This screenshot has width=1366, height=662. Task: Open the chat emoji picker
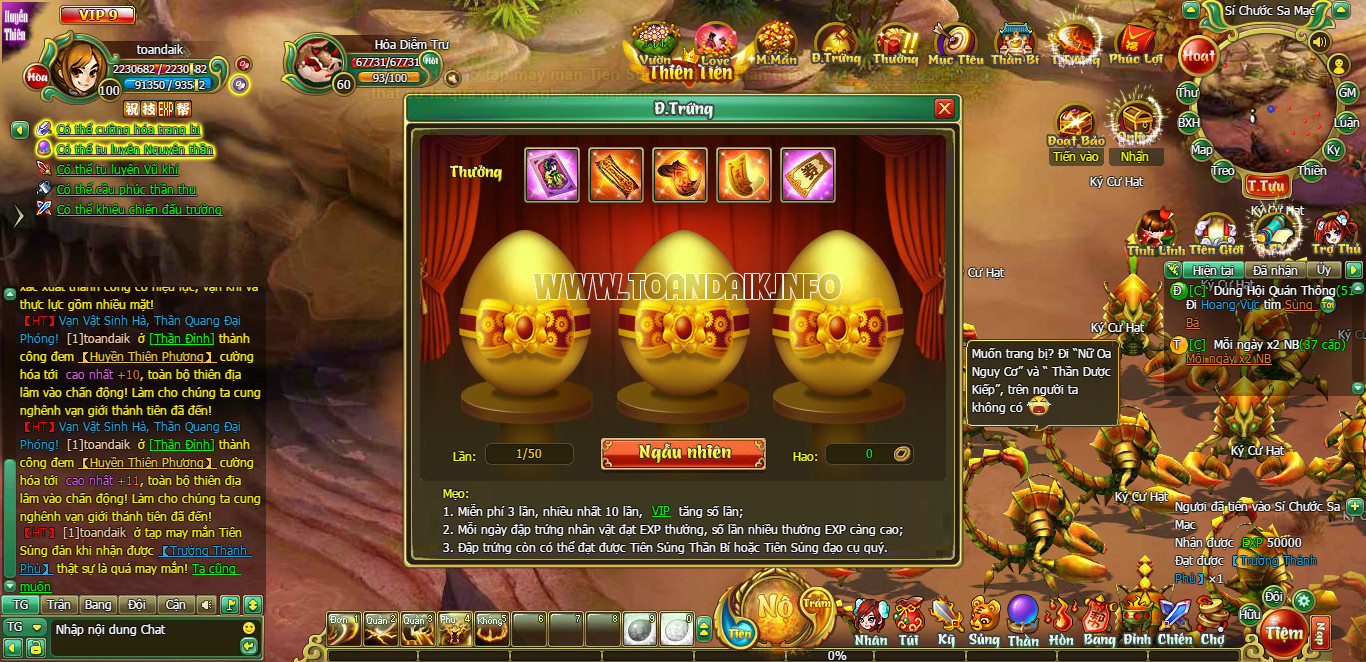click(x=249, y=628)
